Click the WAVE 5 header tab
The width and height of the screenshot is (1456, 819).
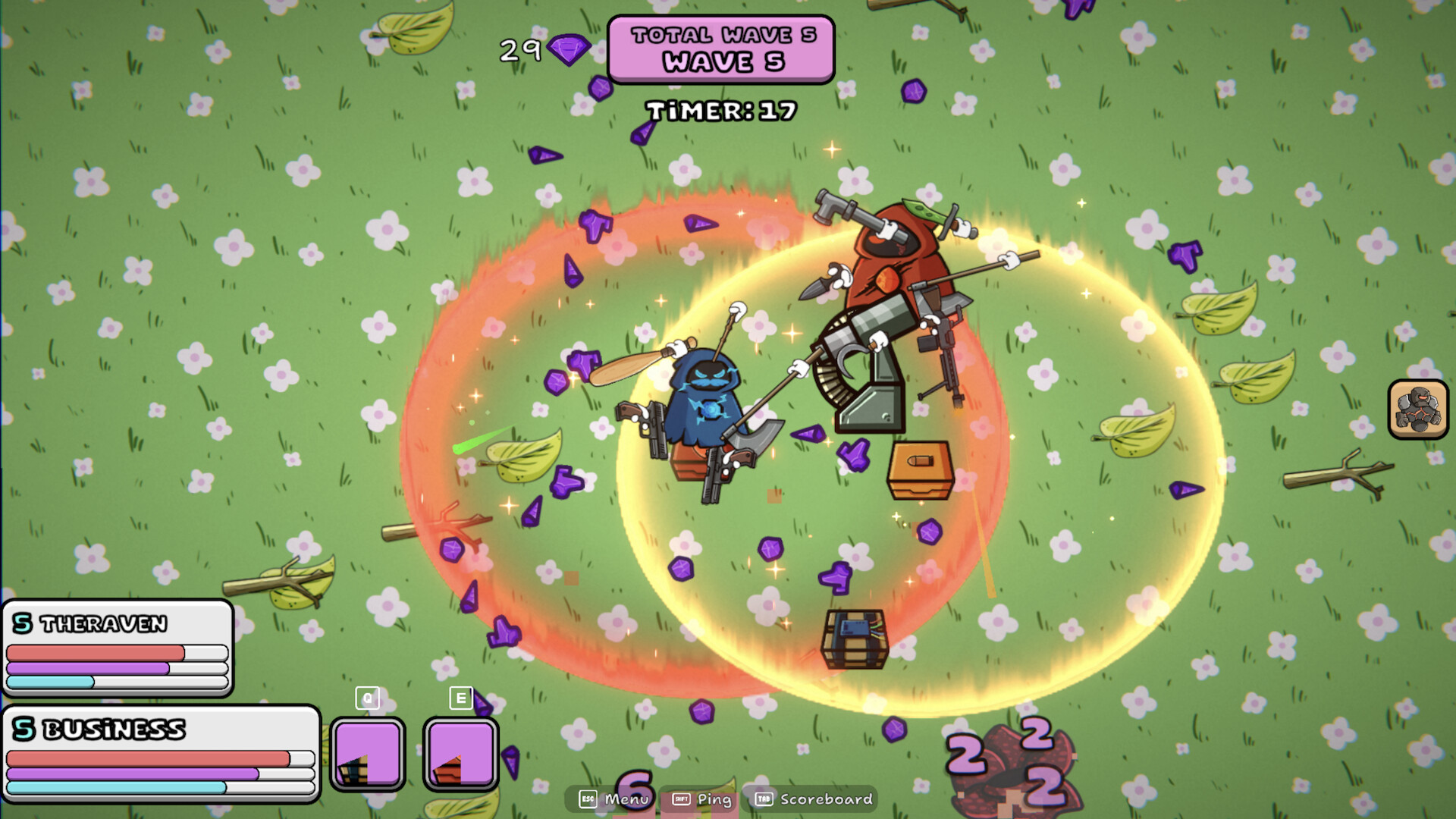pyautogui.click(x=720, y=63)
